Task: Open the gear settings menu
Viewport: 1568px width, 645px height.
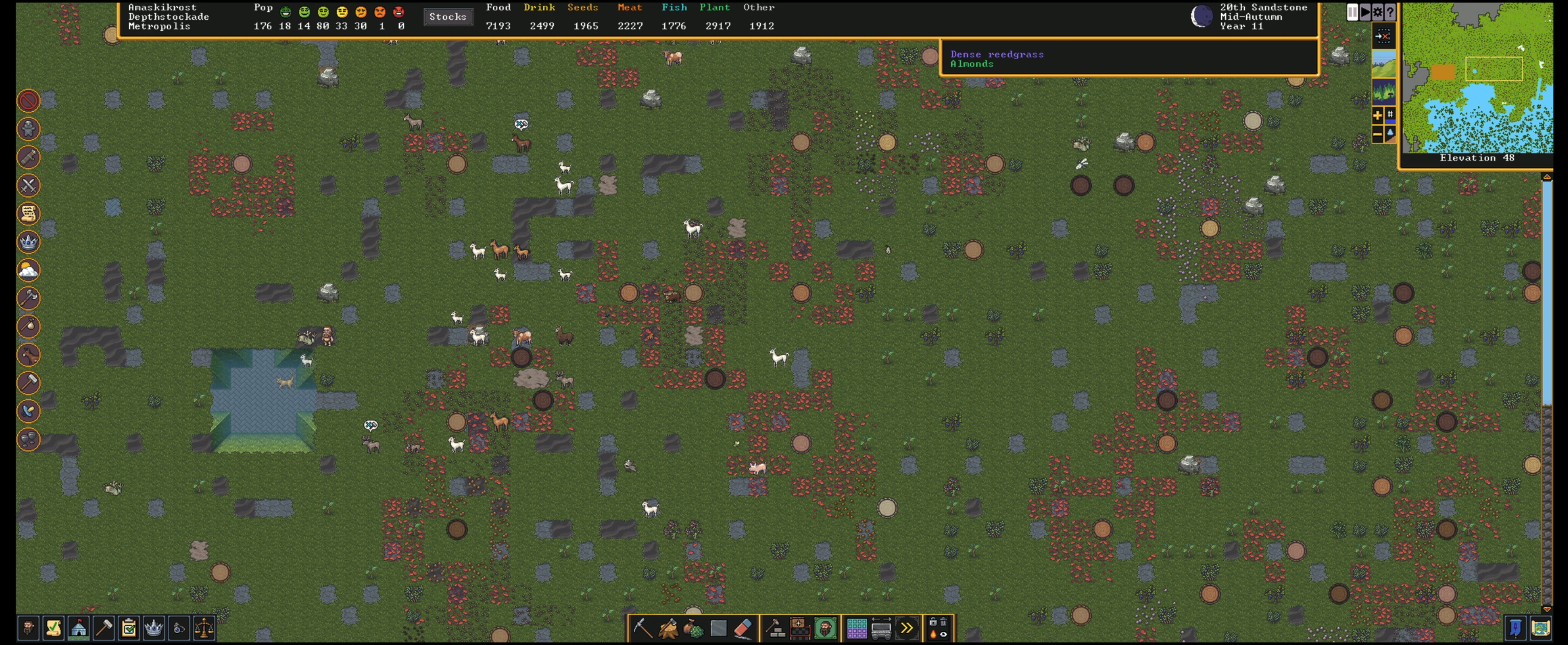Action: [1377, 12]
